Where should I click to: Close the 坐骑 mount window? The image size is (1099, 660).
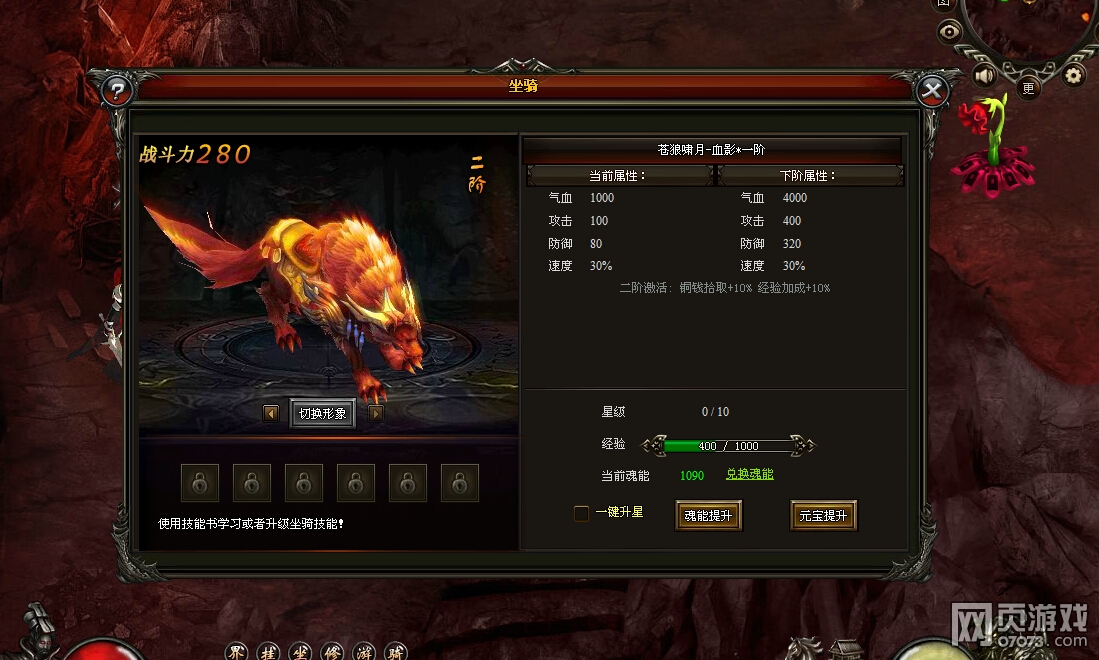pyautogui.click(x=932, y=92)
